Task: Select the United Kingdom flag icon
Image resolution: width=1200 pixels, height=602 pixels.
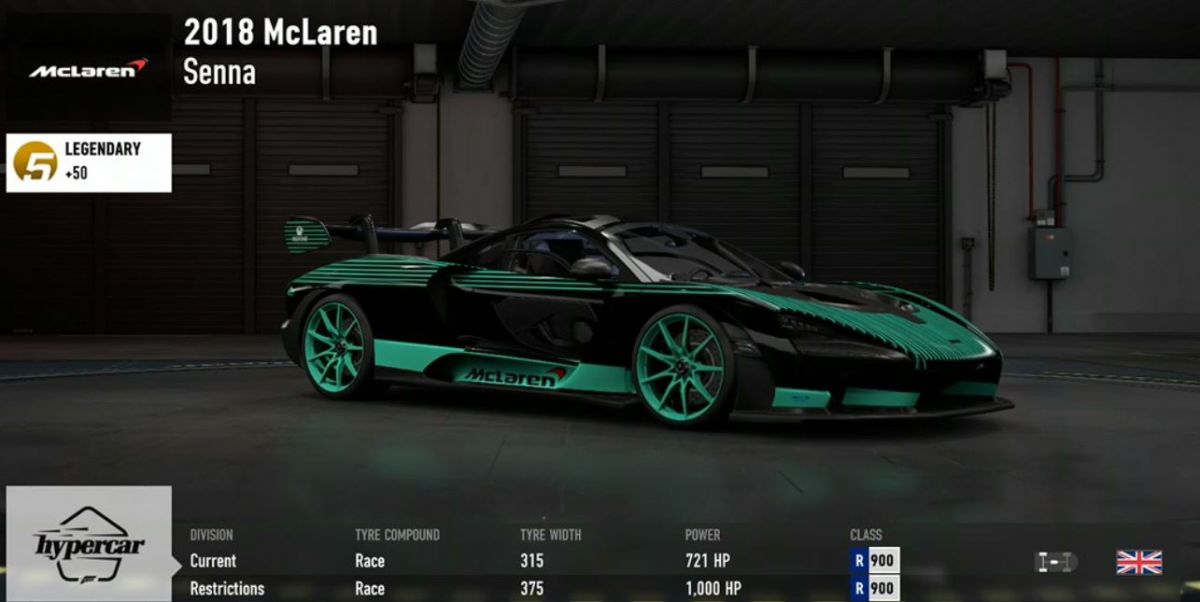Action: coord(1139,562)
